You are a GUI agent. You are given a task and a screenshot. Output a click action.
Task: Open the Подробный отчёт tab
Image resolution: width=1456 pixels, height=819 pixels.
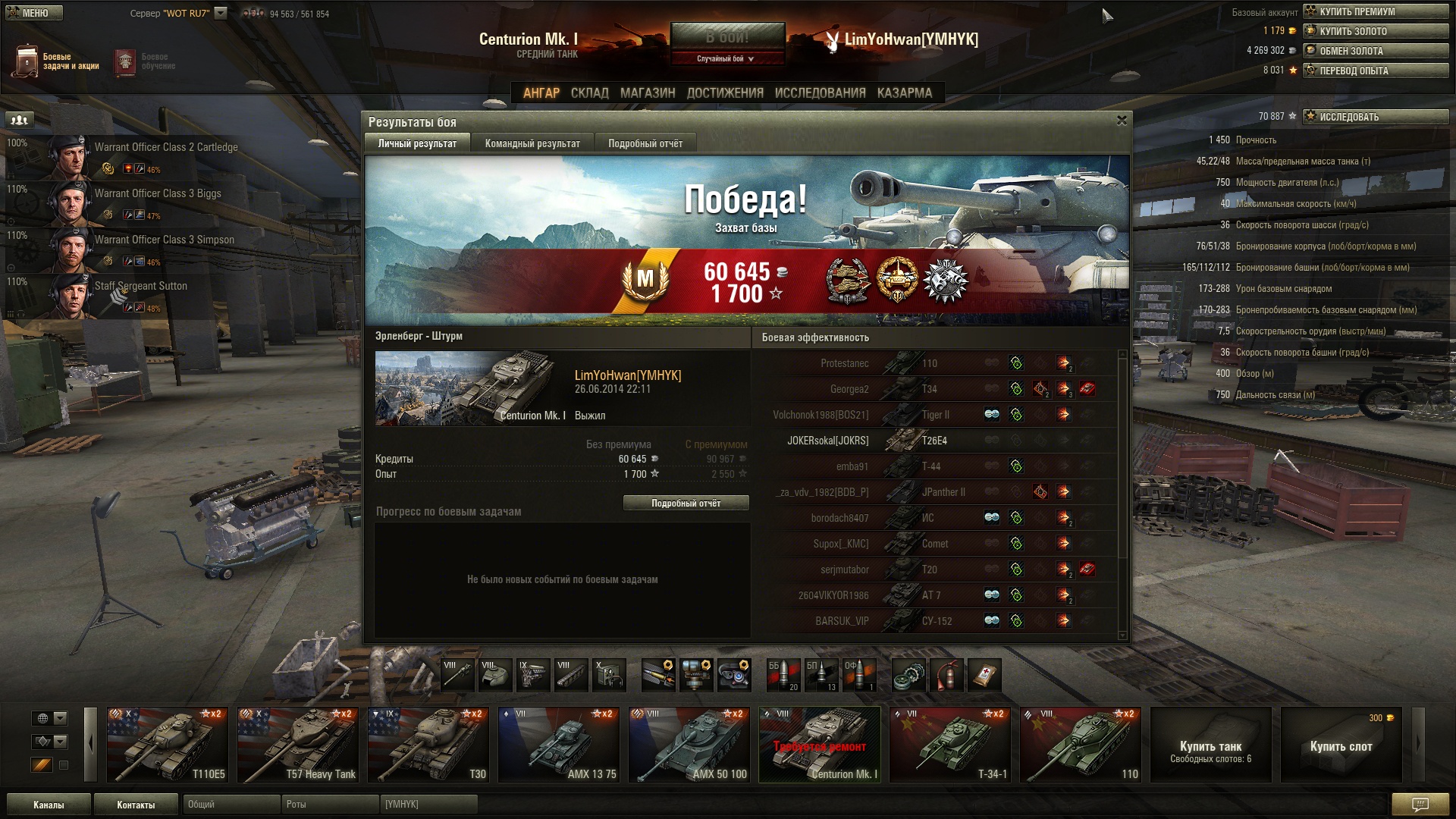coord(645,143)
